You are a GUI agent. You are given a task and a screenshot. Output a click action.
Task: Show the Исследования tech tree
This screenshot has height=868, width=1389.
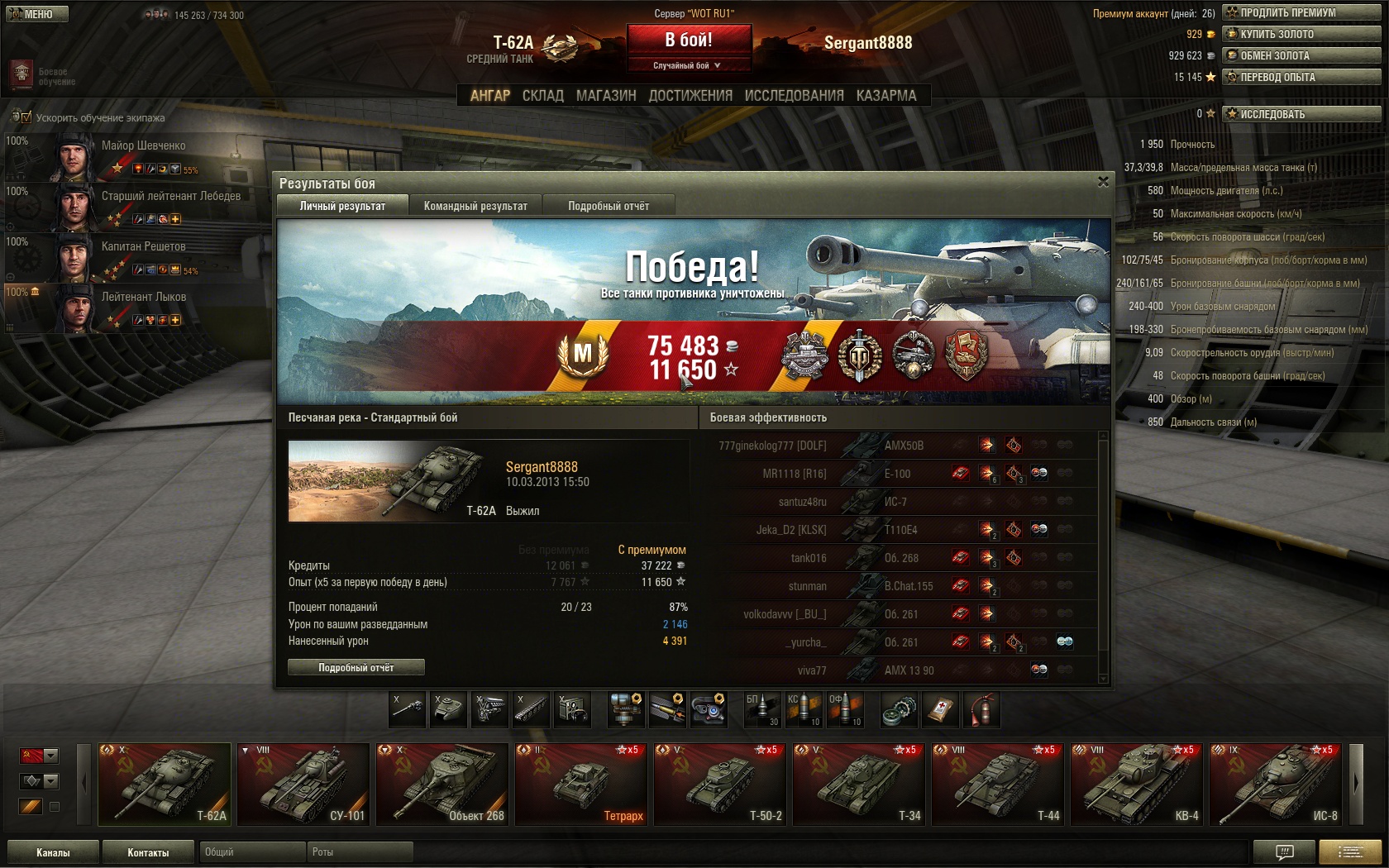[x=794, y=96]
